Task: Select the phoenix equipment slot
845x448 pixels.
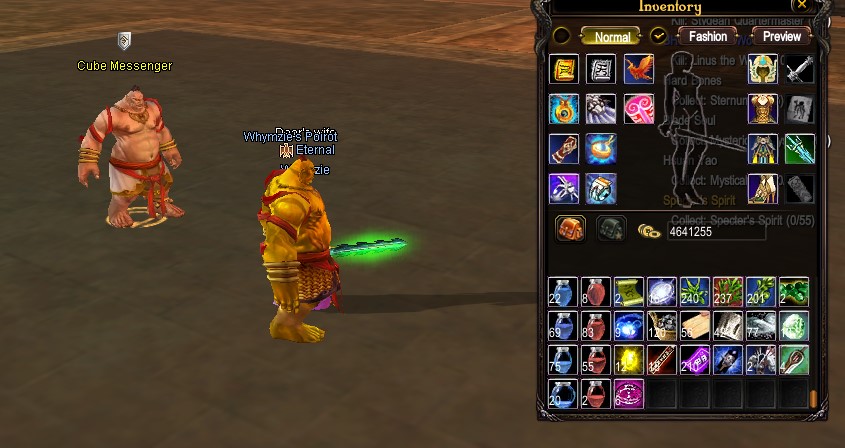Action: point(639,70)
